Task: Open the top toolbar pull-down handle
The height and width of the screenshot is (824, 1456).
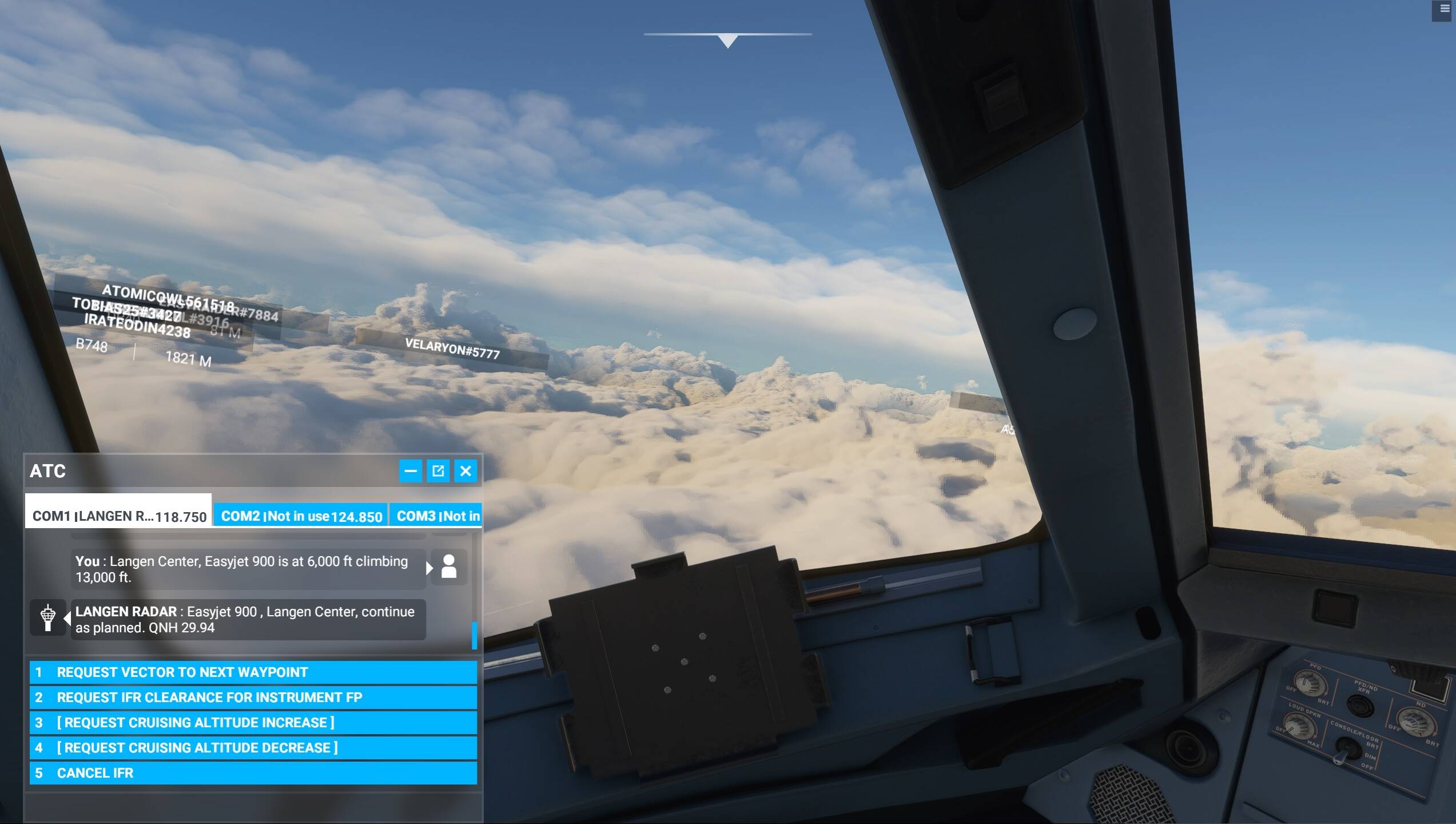Action: pyautogui.click(x=727, y=40)
